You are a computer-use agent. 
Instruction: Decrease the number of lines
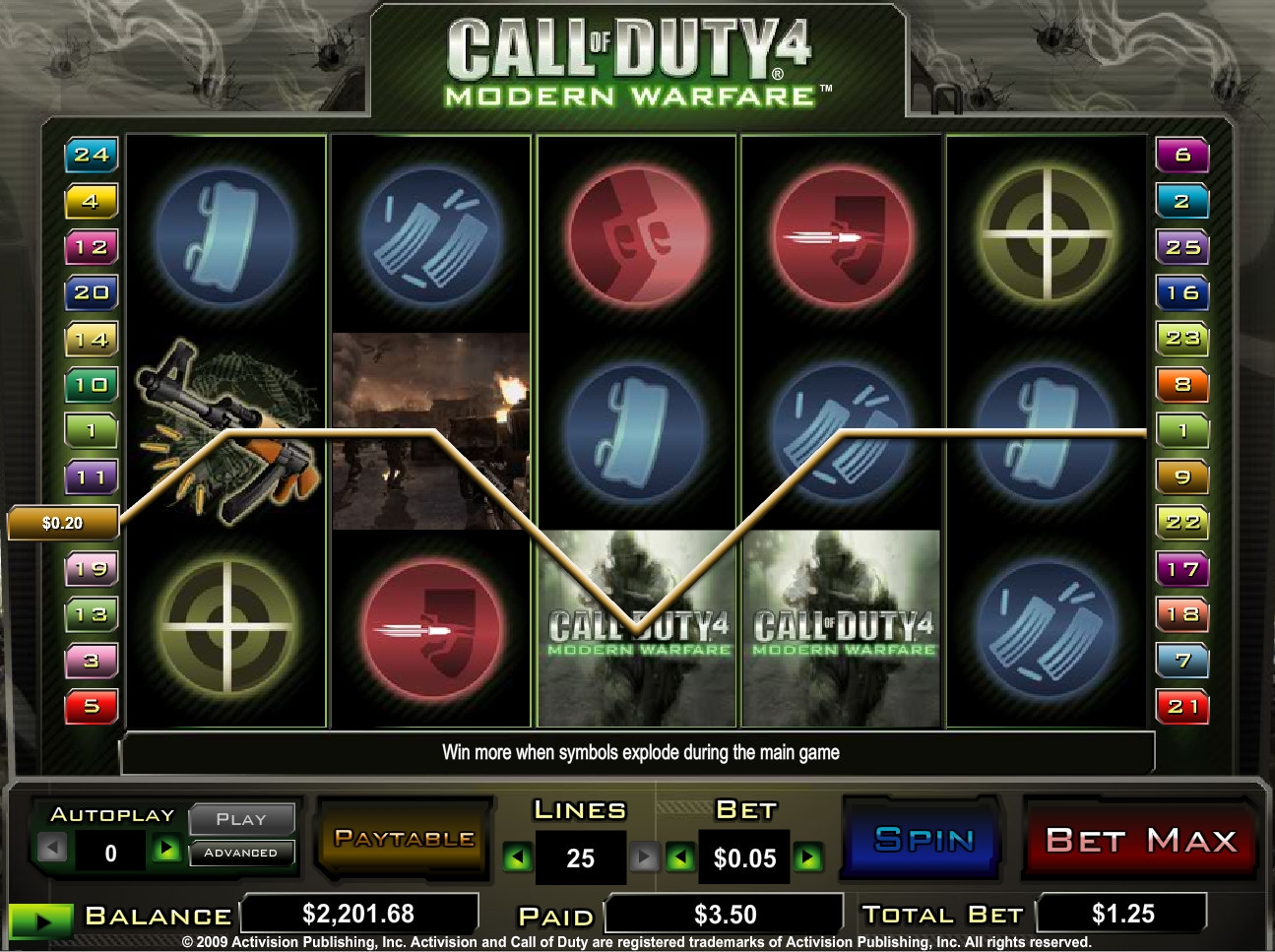tap(516, 858)
